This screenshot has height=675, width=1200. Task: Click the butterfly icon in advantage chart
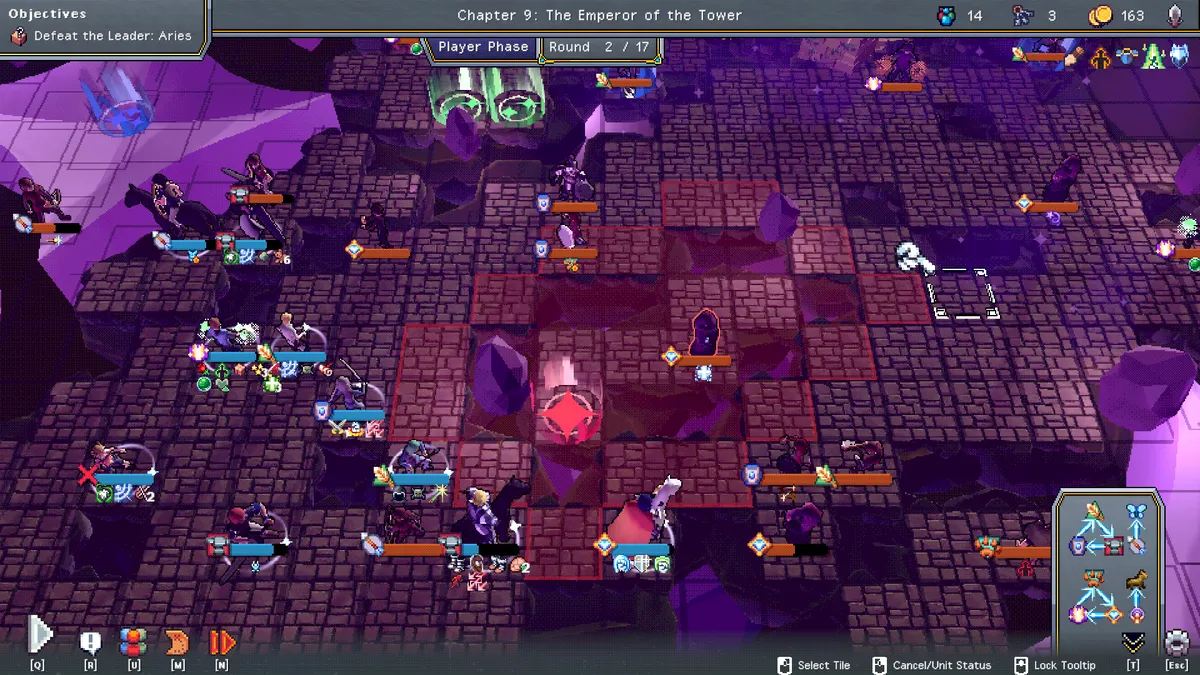[x=1135, y=511]
